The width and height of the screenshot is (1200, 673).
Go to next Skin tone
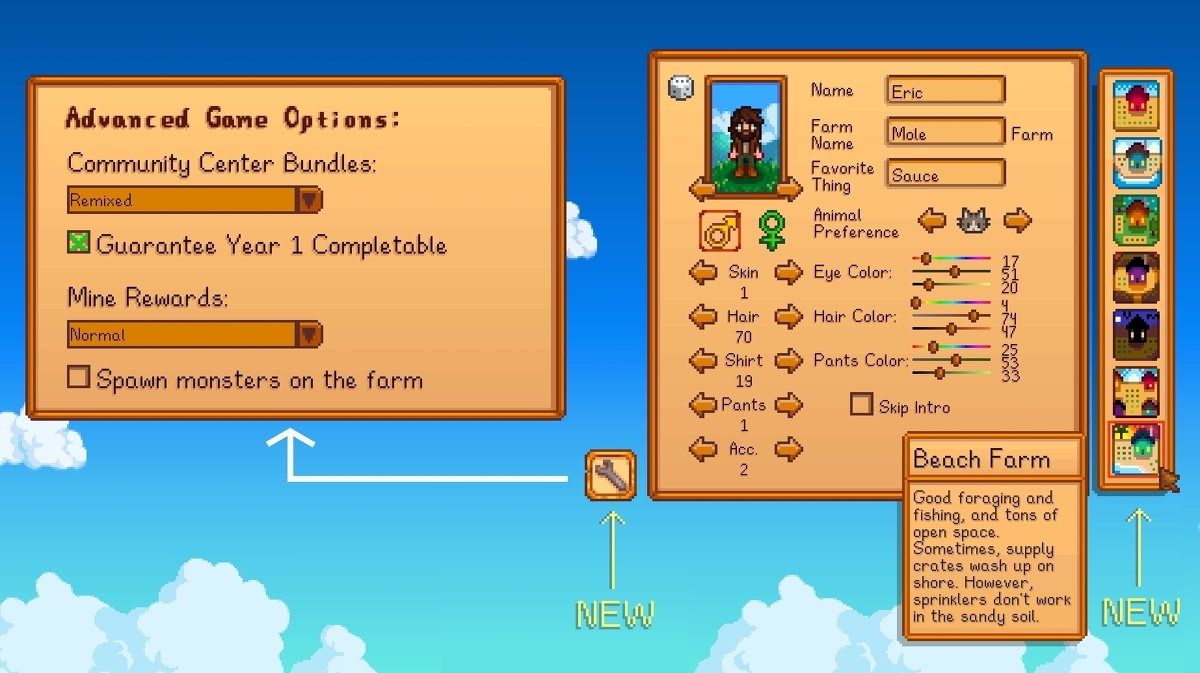click(x=789, y=272)
